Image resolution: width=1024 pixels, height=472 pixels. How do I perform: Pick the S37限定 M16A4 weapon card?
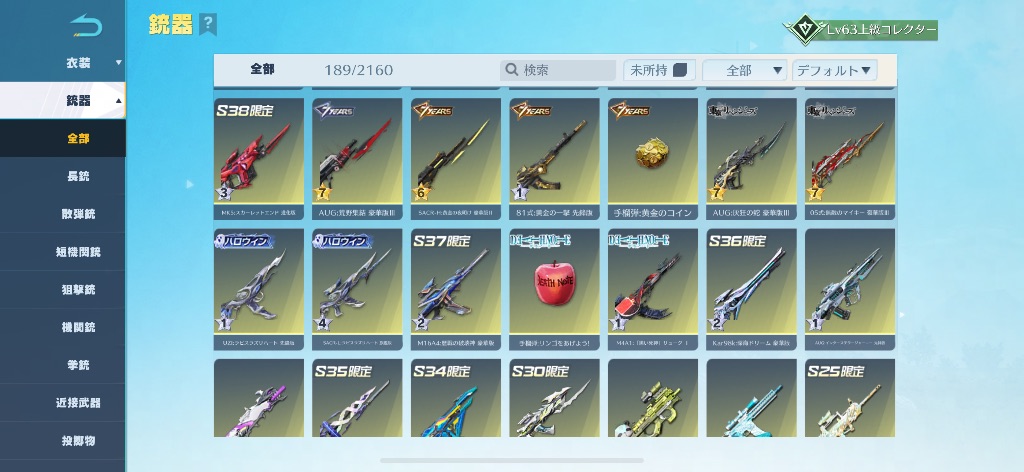coord(456,289)
